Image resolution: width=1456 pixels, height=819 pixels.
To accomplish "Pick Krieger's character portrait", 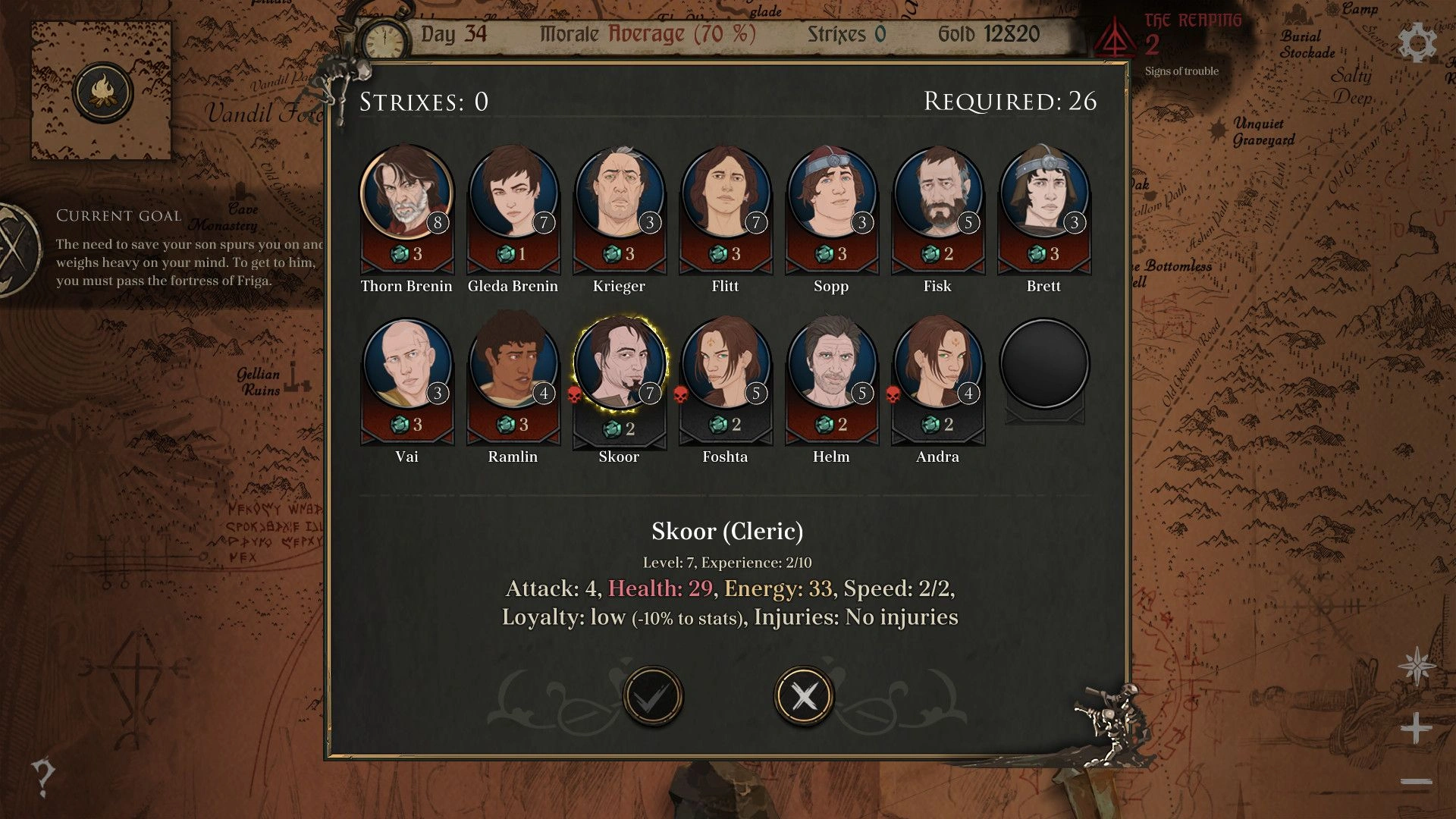I will [x=620, y=193].
